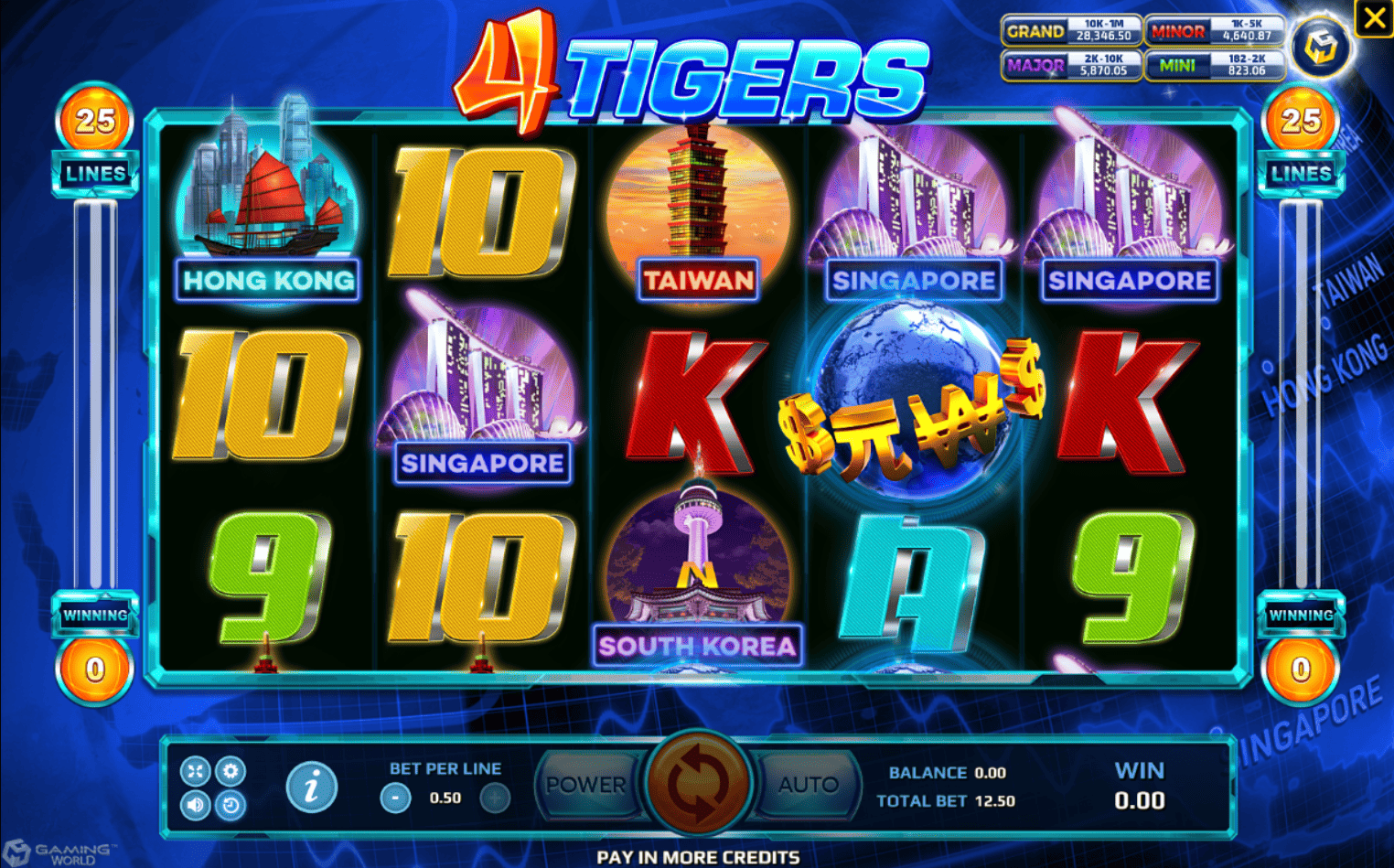Open the game history icon
This screenshot has height=868, width=1394.
click(x=231, y=804)
